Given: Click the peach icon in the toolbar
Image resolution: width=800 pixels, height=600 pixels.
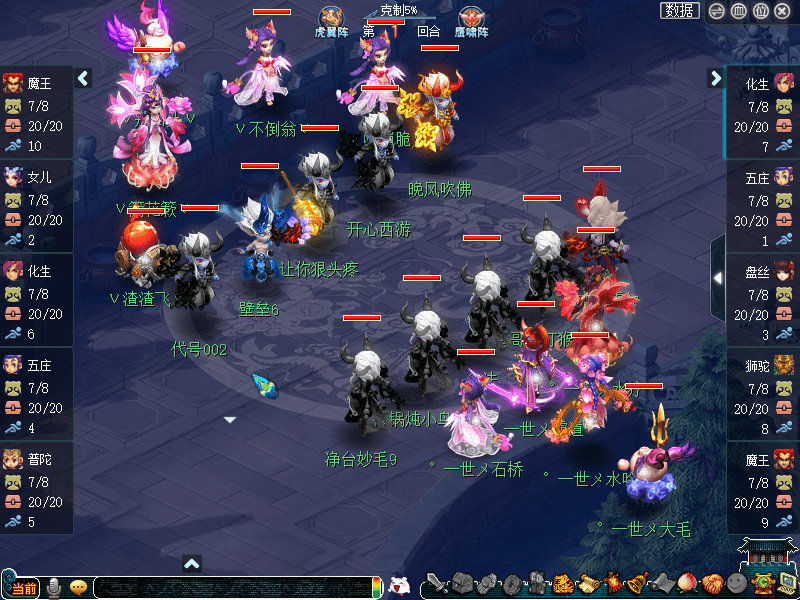Looking at the screenshot, I should pos(687,583).
